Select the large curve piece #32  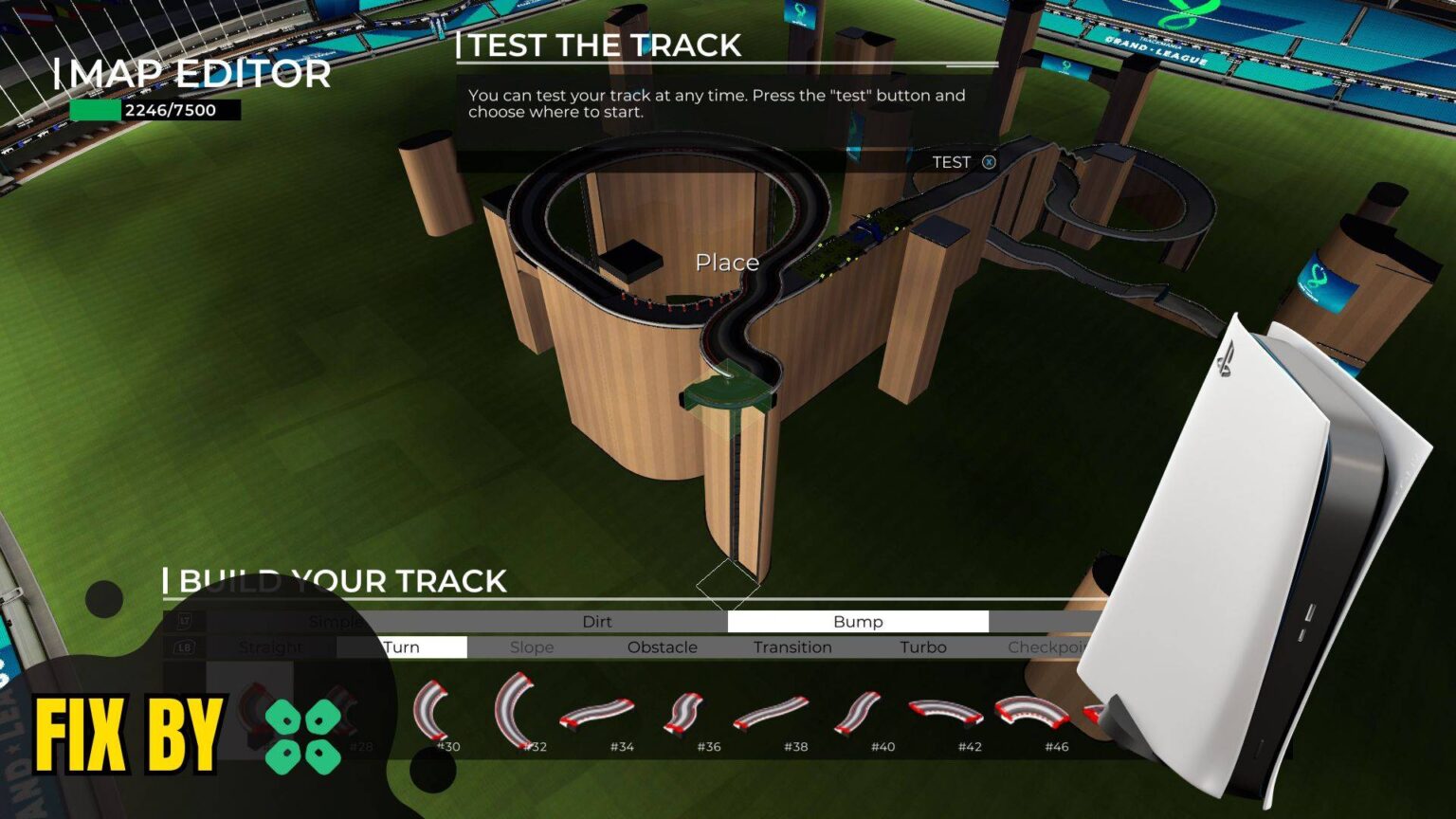click(x=517, y=709)
